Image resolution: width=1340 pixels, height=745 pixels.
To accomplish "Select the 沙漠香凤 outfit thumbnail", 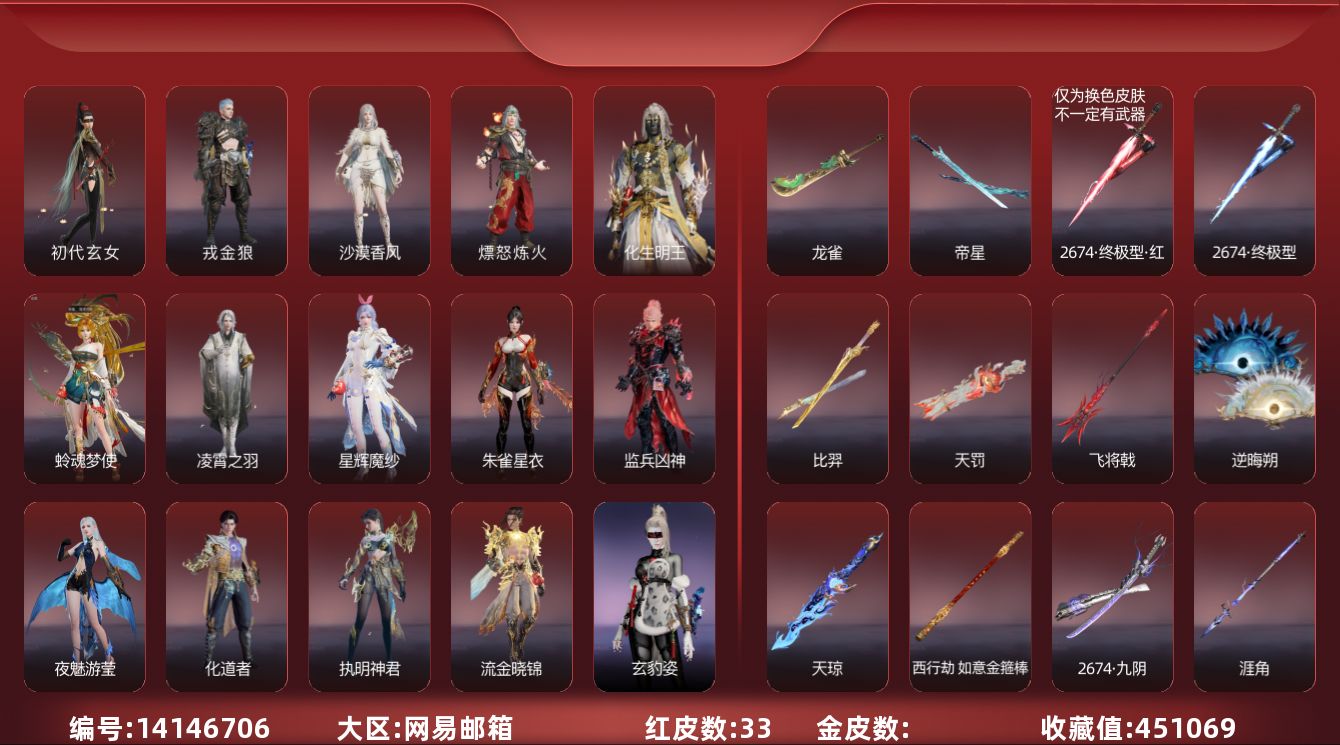I will [369, 178].
